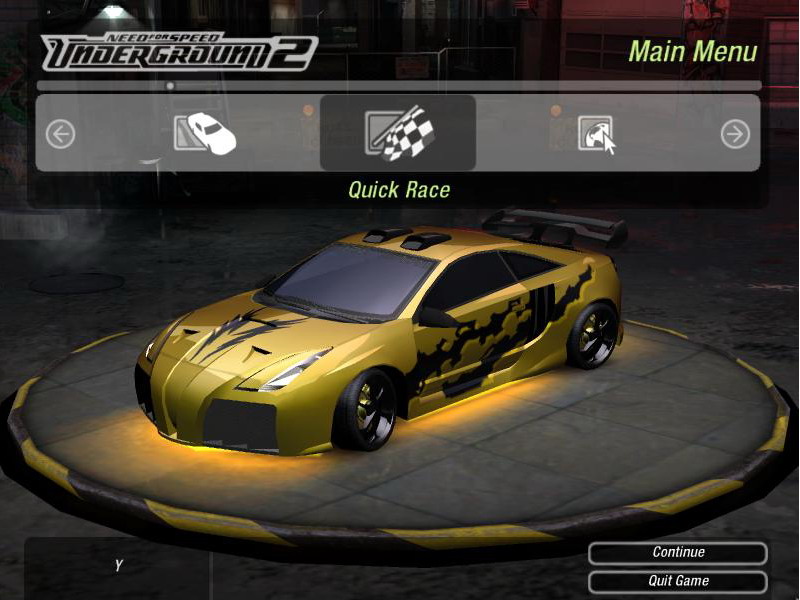Click the left arrow to cycle menu
Viewport: 800px width, 600px height.
coord(60,133)
